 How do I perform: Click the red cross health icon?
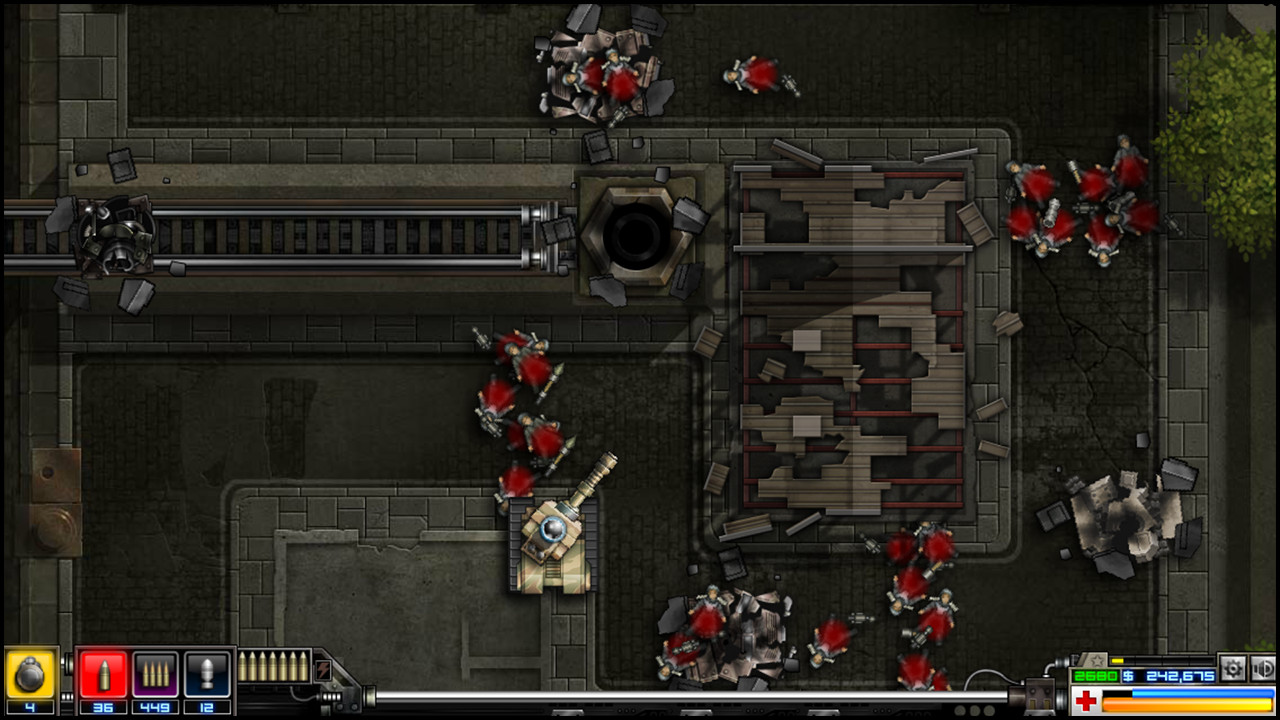point(1086,700)
